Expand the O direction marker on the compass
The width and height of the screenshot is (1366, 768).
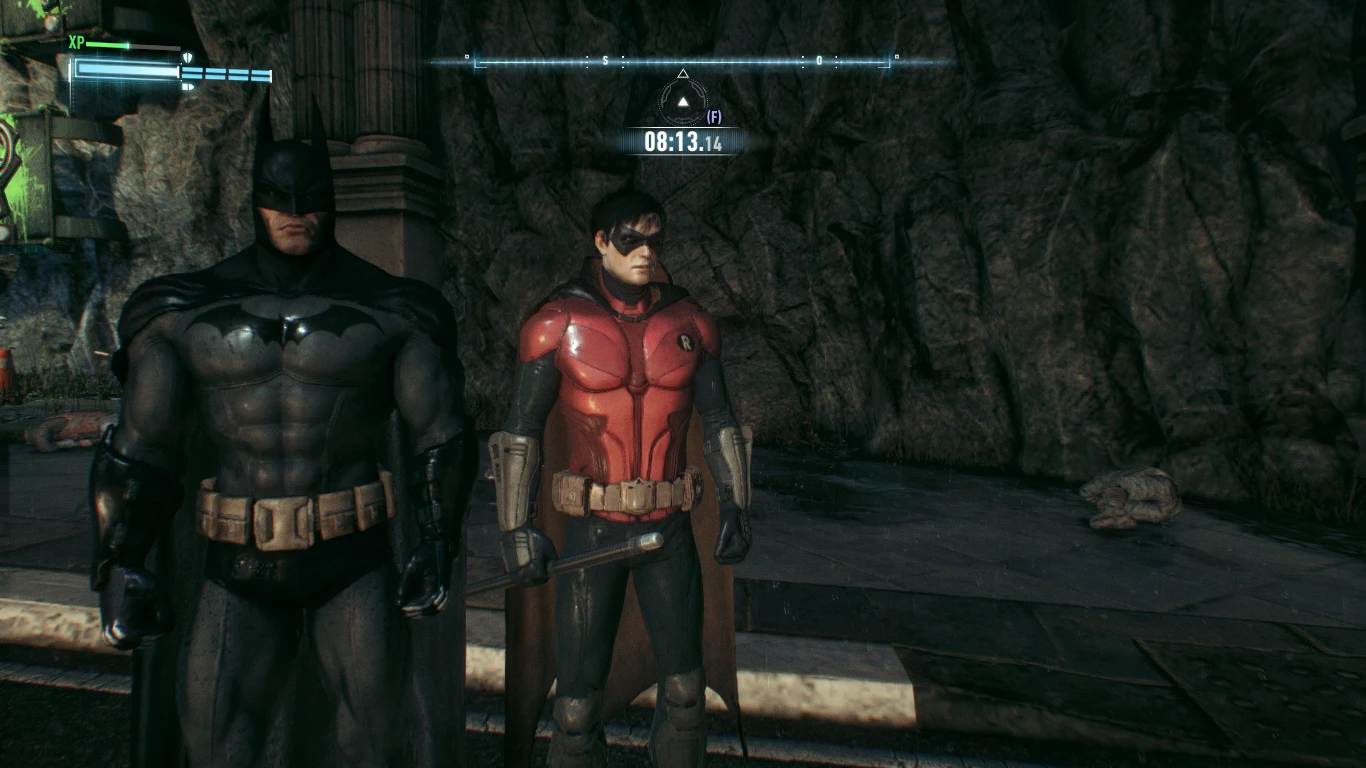point(819,58)
